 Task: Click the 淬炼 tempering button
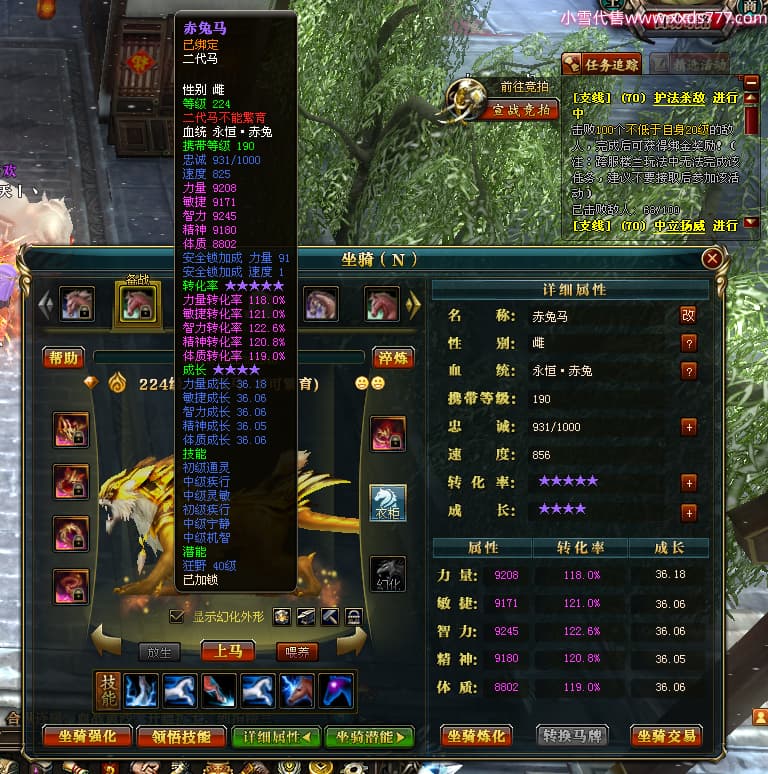coord(391,358)
